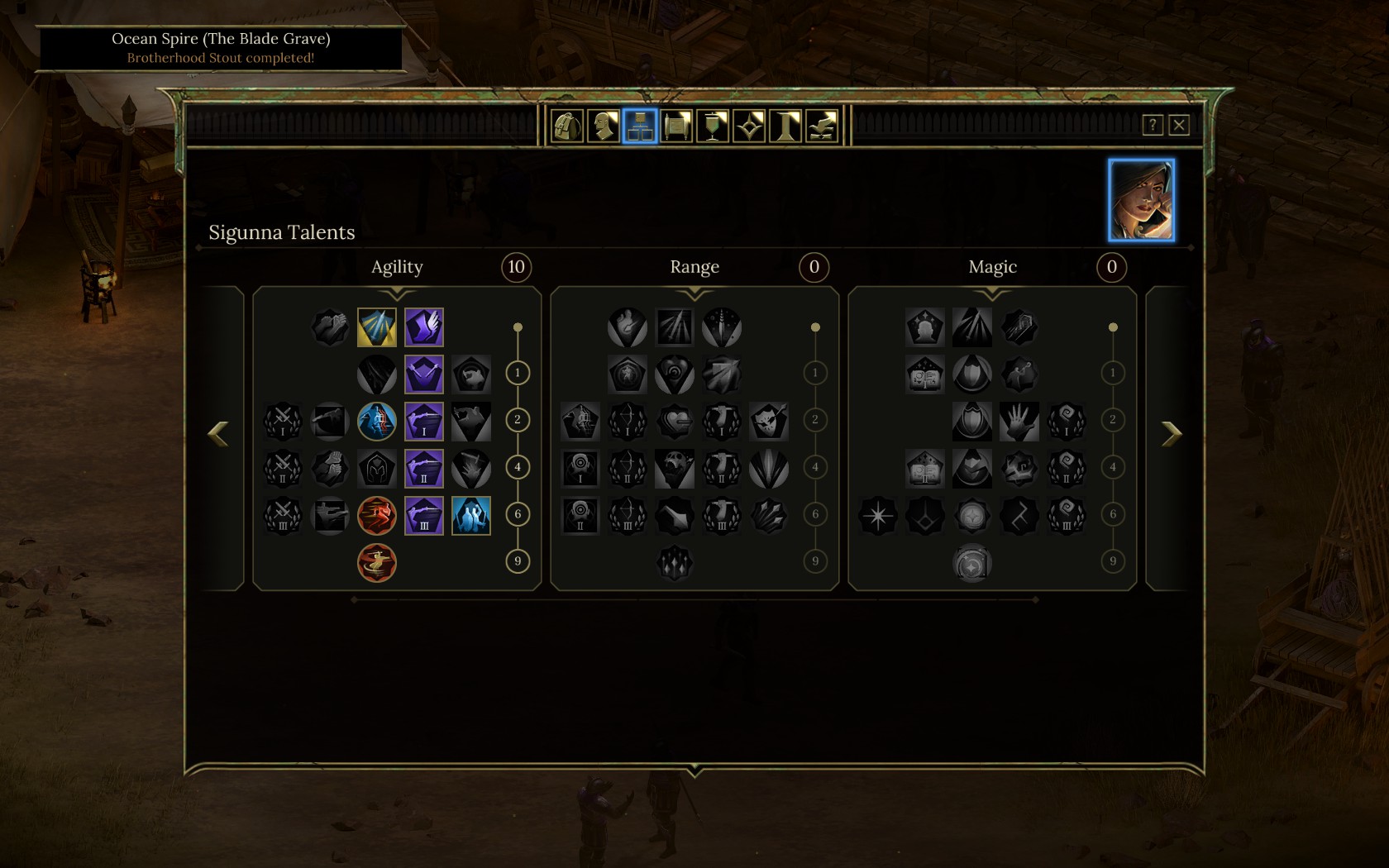Image resolution: width=1389 pixels, height=868 pixels.
Task: Switch to the banner reputation tab
Action: tap(713, 126)
